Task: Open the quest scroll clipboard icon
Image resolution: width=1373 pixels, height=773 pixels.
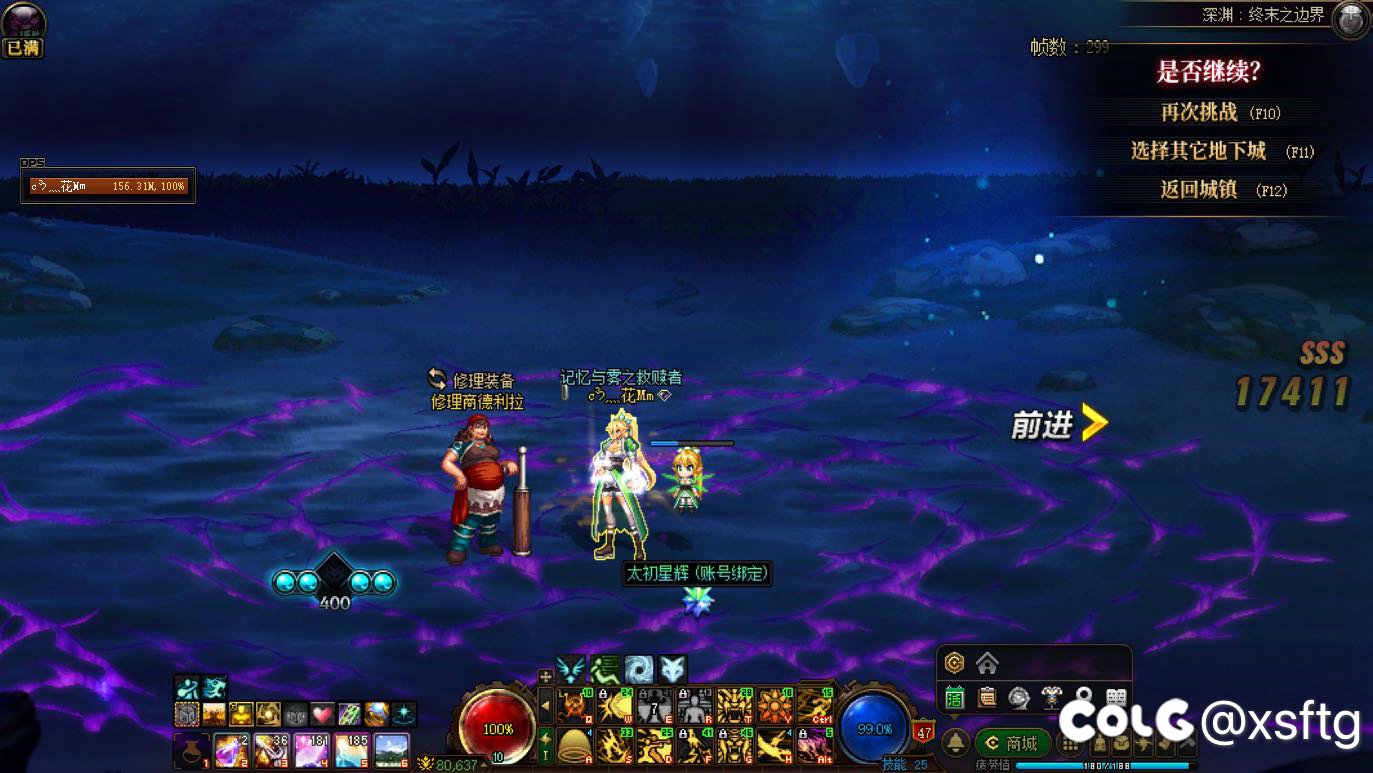Action: click(987, 697)
